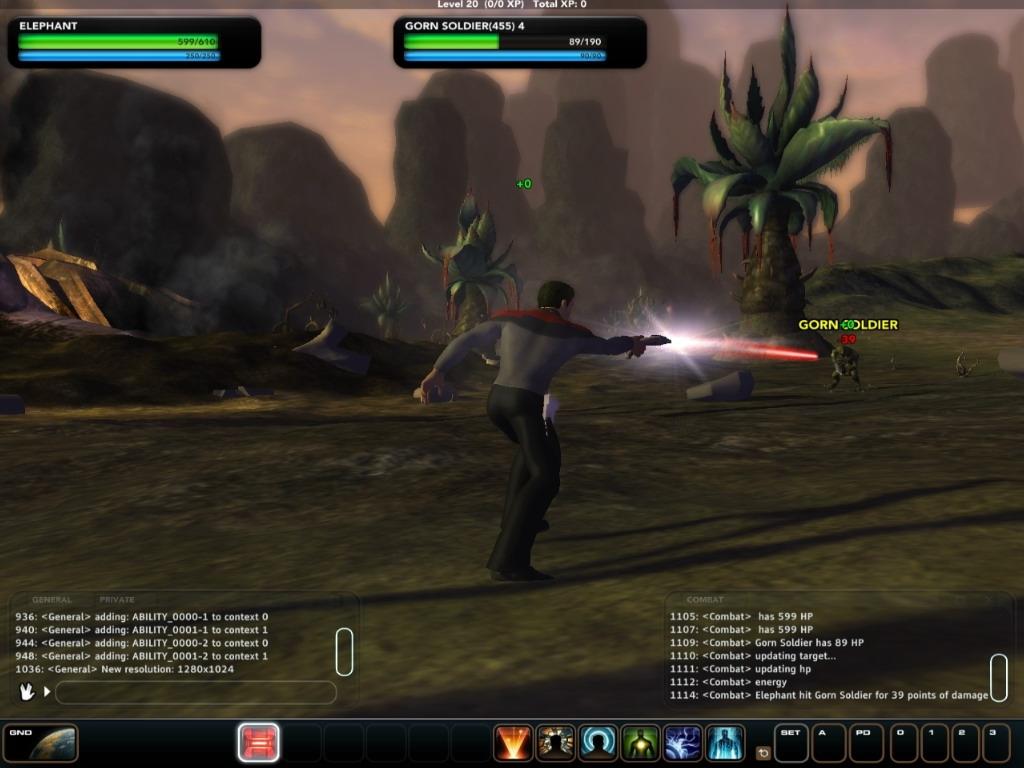Open the GND planet map button
Screen dimensions: 1024x768
coord(40,743)
